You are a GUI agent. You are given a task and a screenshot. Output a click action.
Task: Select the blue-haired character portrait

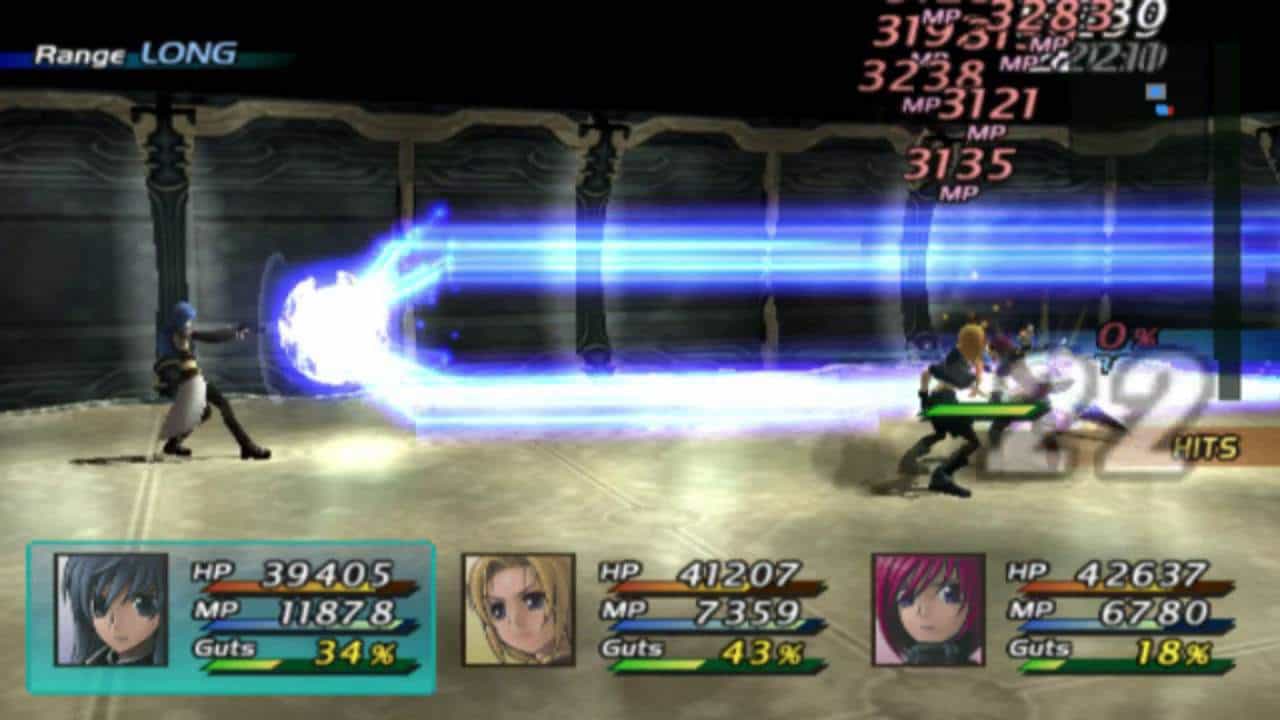click(111, 610)
